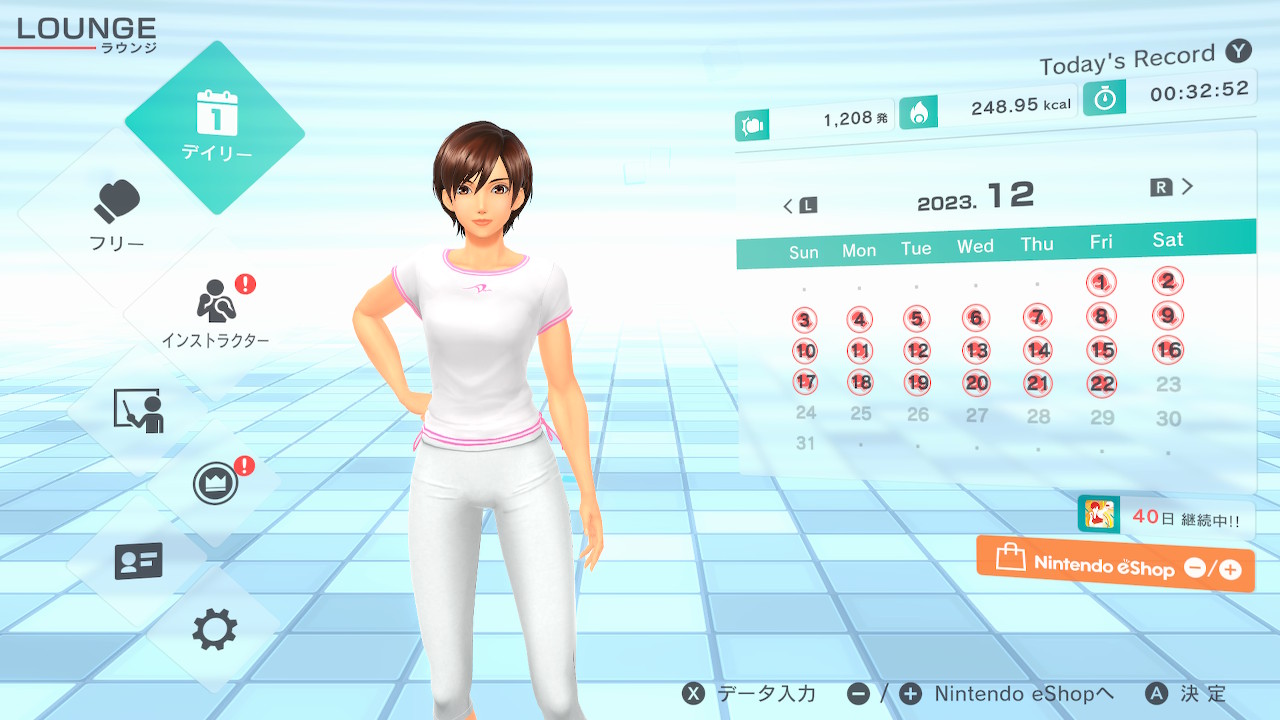Screen dimensions: 1280x720
Task: Select December 22 on the calendar
Action: point(1102,383)
